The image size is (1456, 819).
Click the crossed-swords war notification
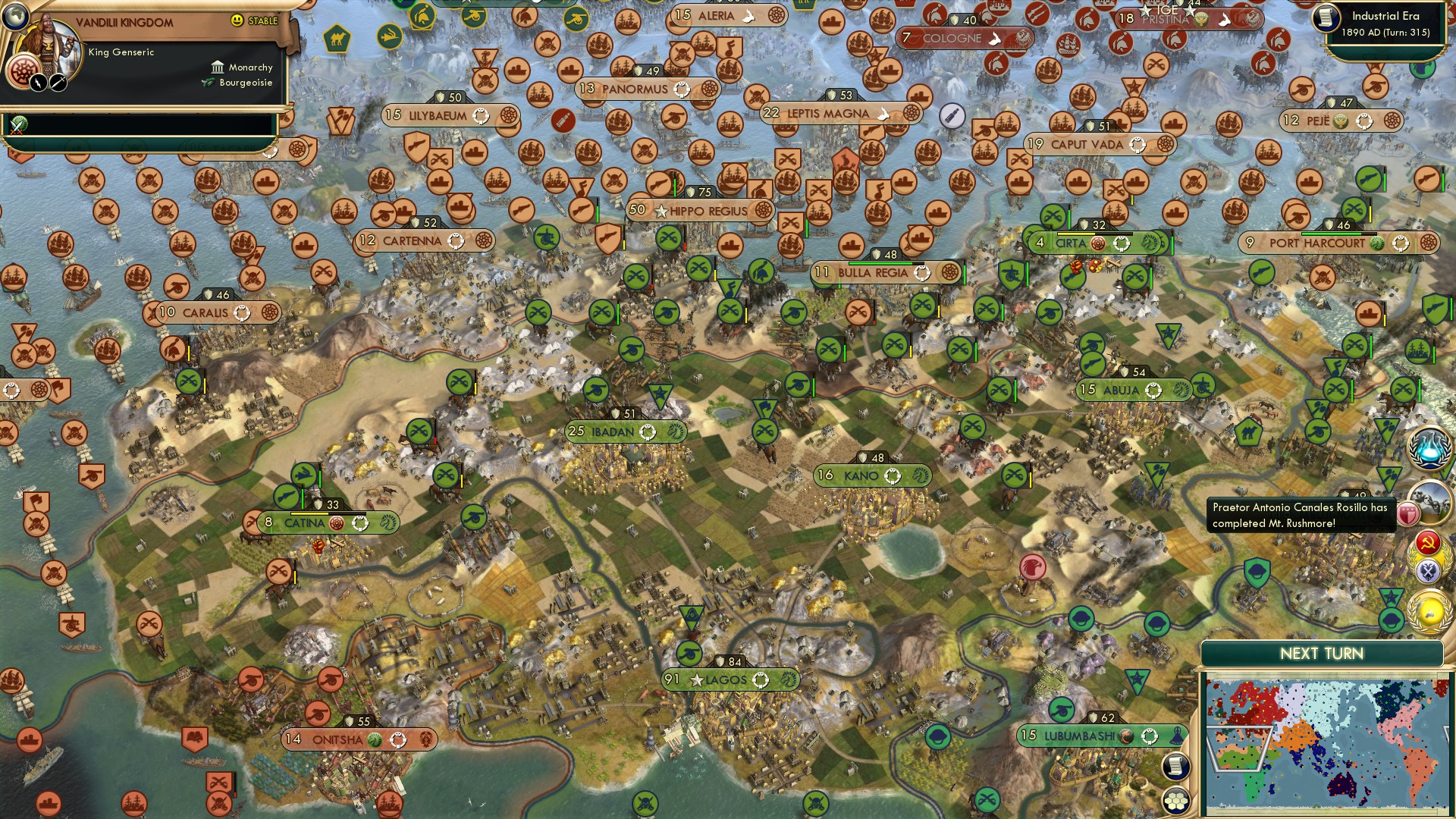pos(19,126)
